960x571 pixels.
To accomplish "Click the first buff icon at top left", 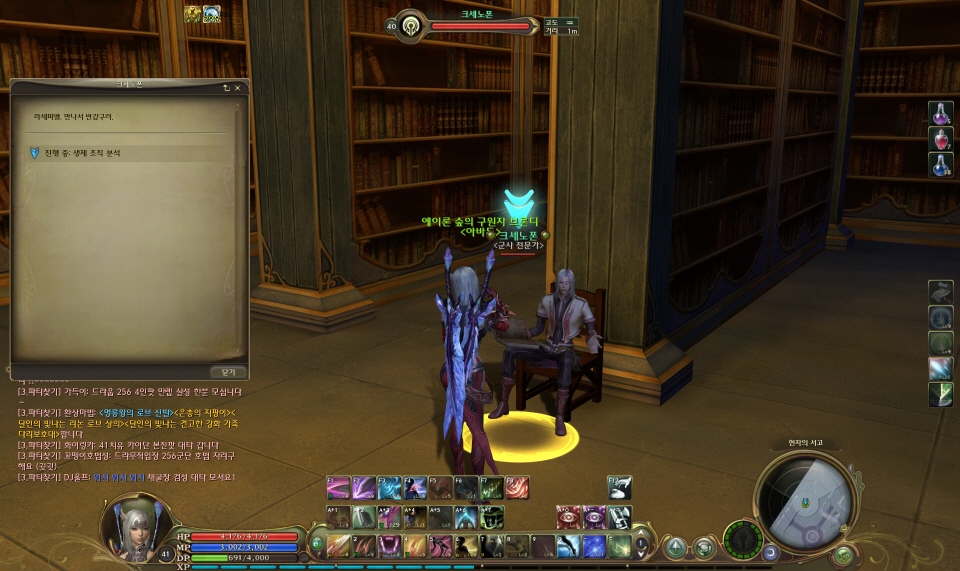I will coord(192,14).
